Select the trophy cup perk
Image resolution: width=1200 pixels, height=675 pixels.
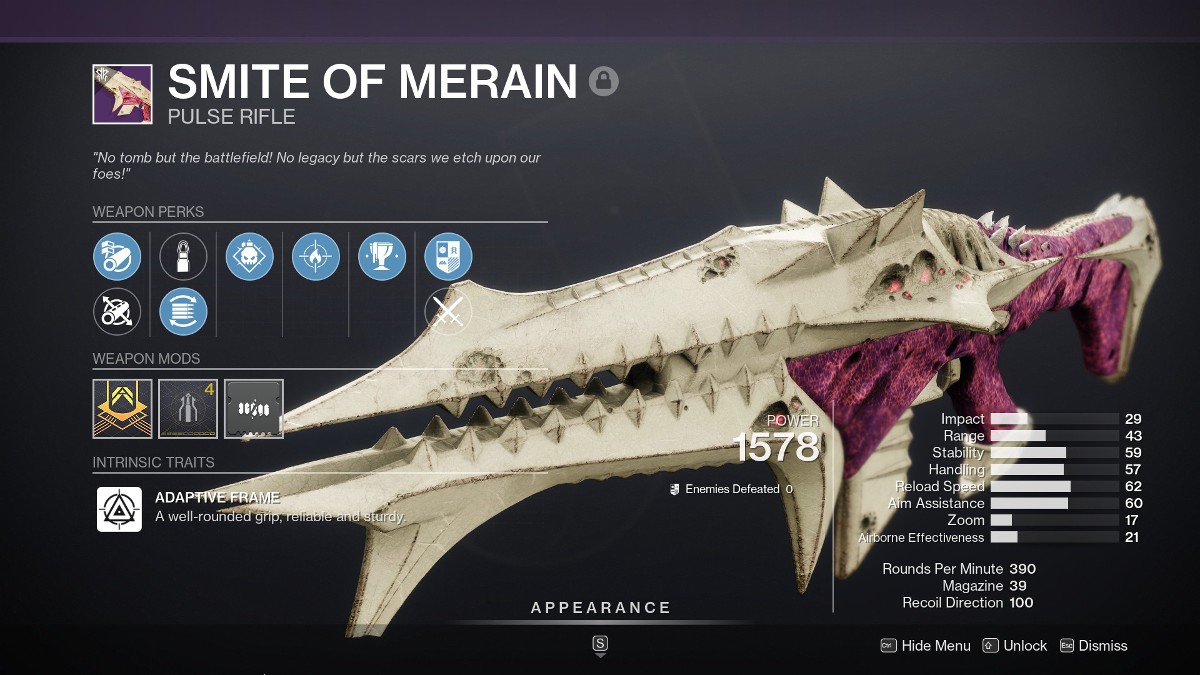point(382,256)
